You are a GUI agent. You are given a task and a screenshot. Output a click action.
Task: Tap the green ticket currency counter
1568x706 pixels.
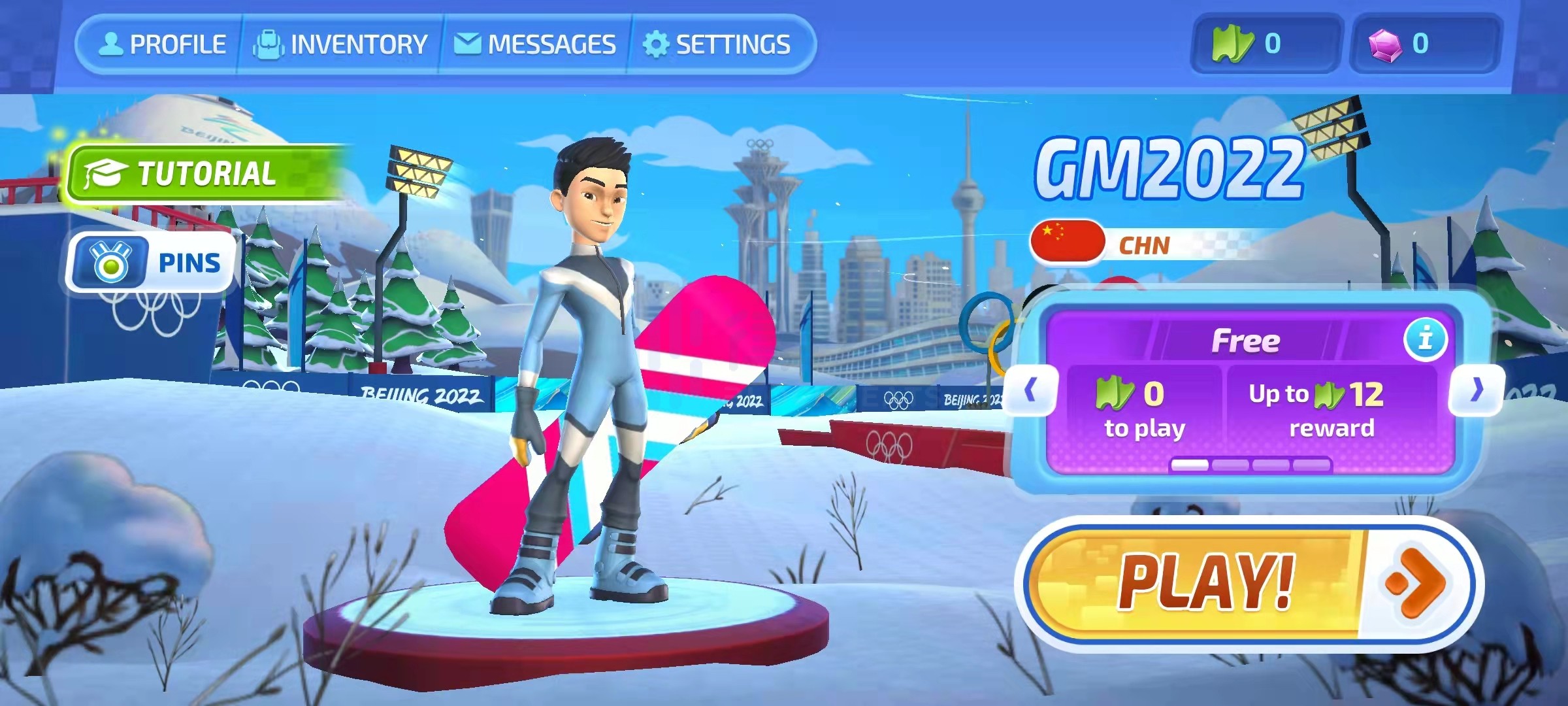pos(1265,44)
